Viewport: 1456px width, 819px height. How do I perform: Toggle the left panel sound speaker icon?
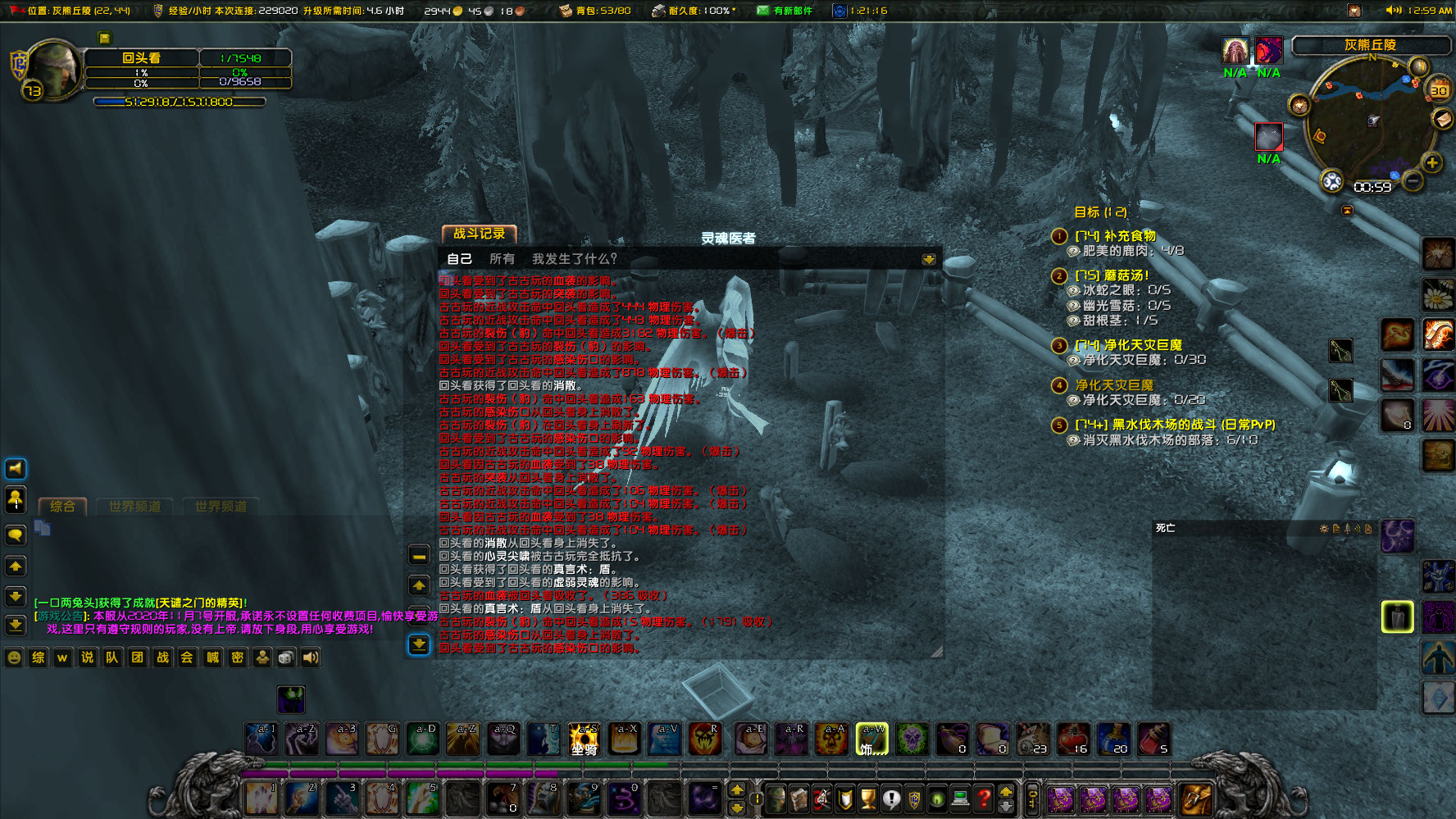click(x=15, y=468)
